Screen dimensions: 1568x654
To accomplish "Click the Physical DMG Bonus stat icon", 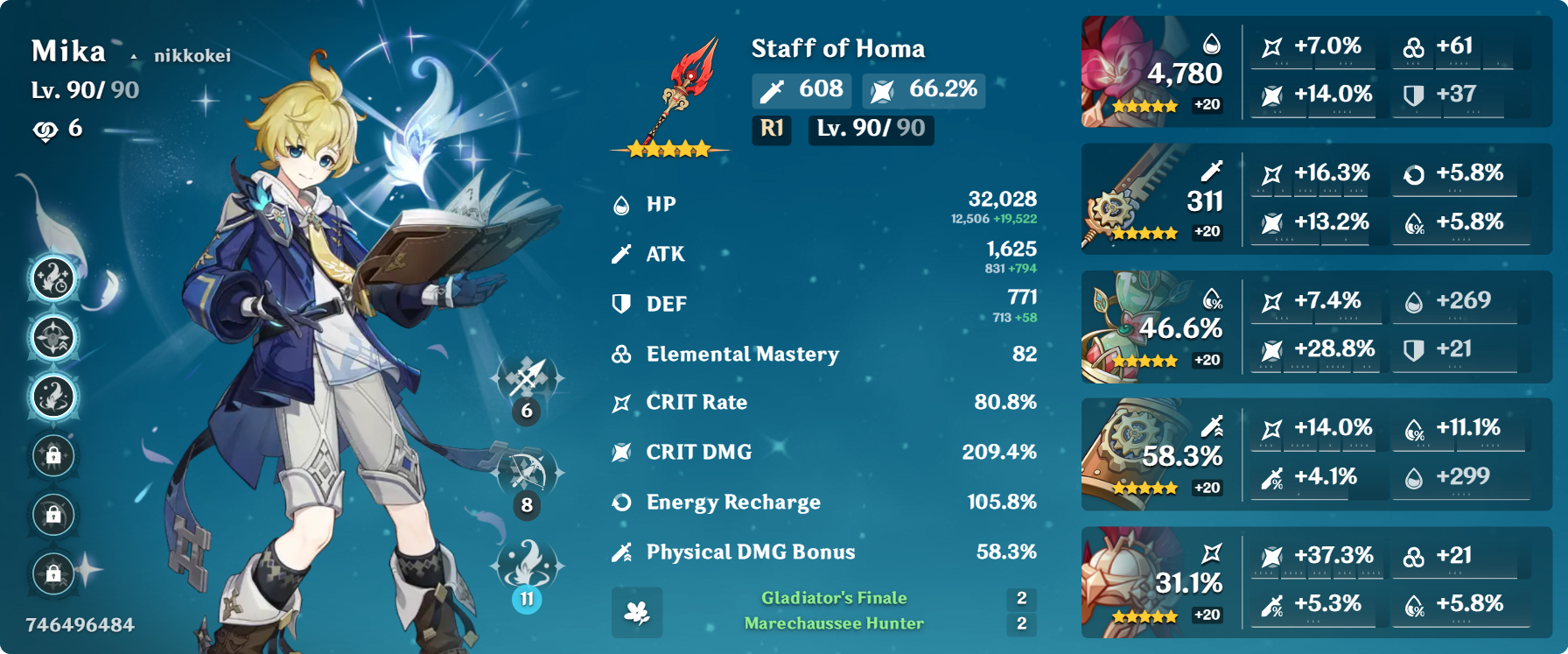I will click(x=623, y=552).
